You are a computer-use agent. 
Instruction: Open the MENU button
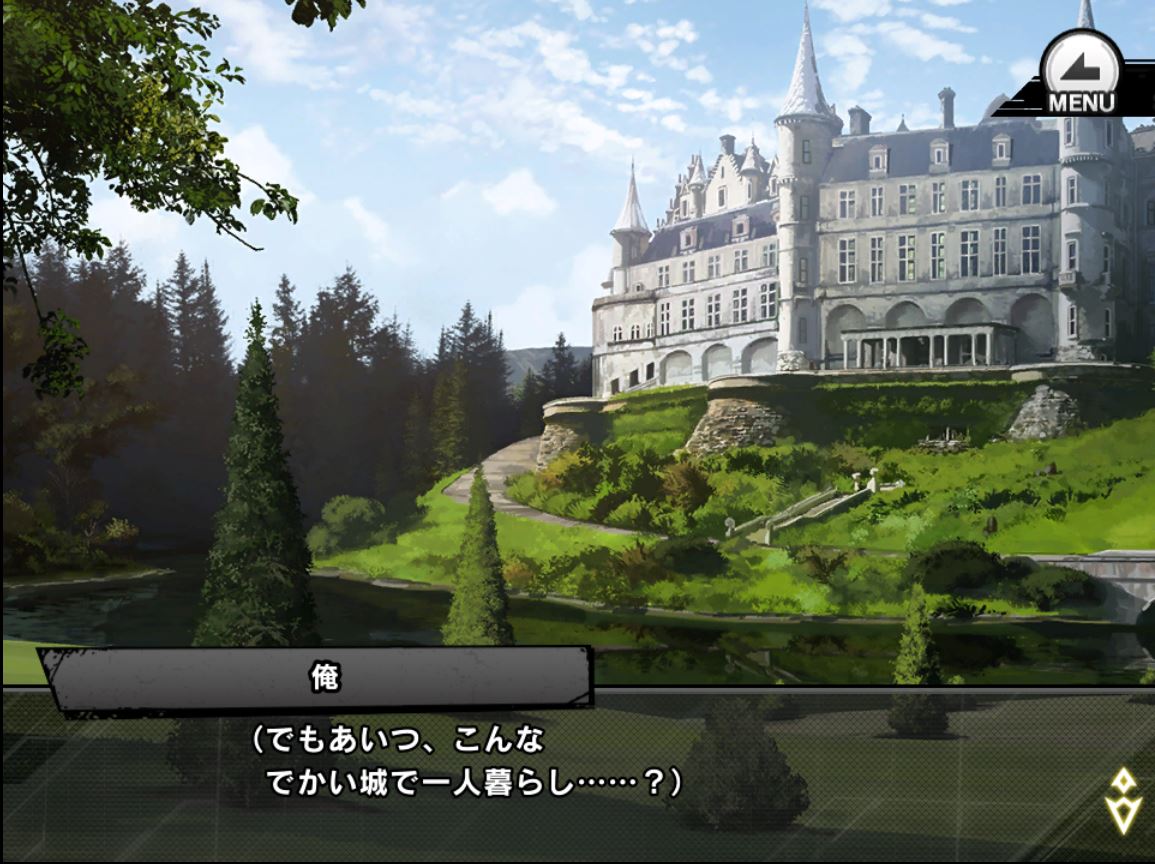pyautogui.click(x=1079, y=74)
